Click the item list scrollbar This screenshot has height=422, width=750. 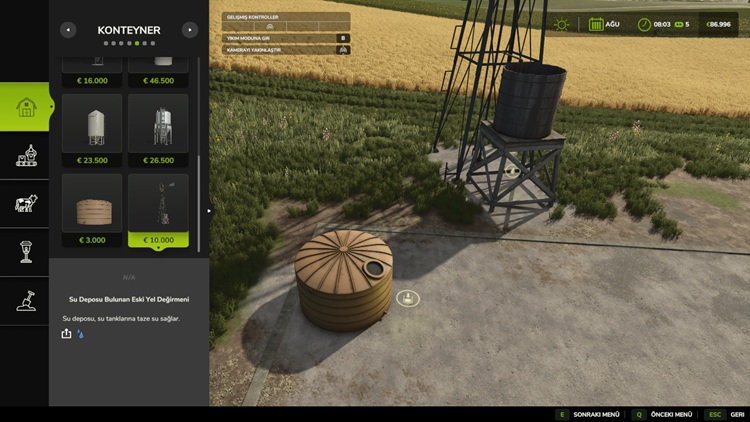[199, 200]
